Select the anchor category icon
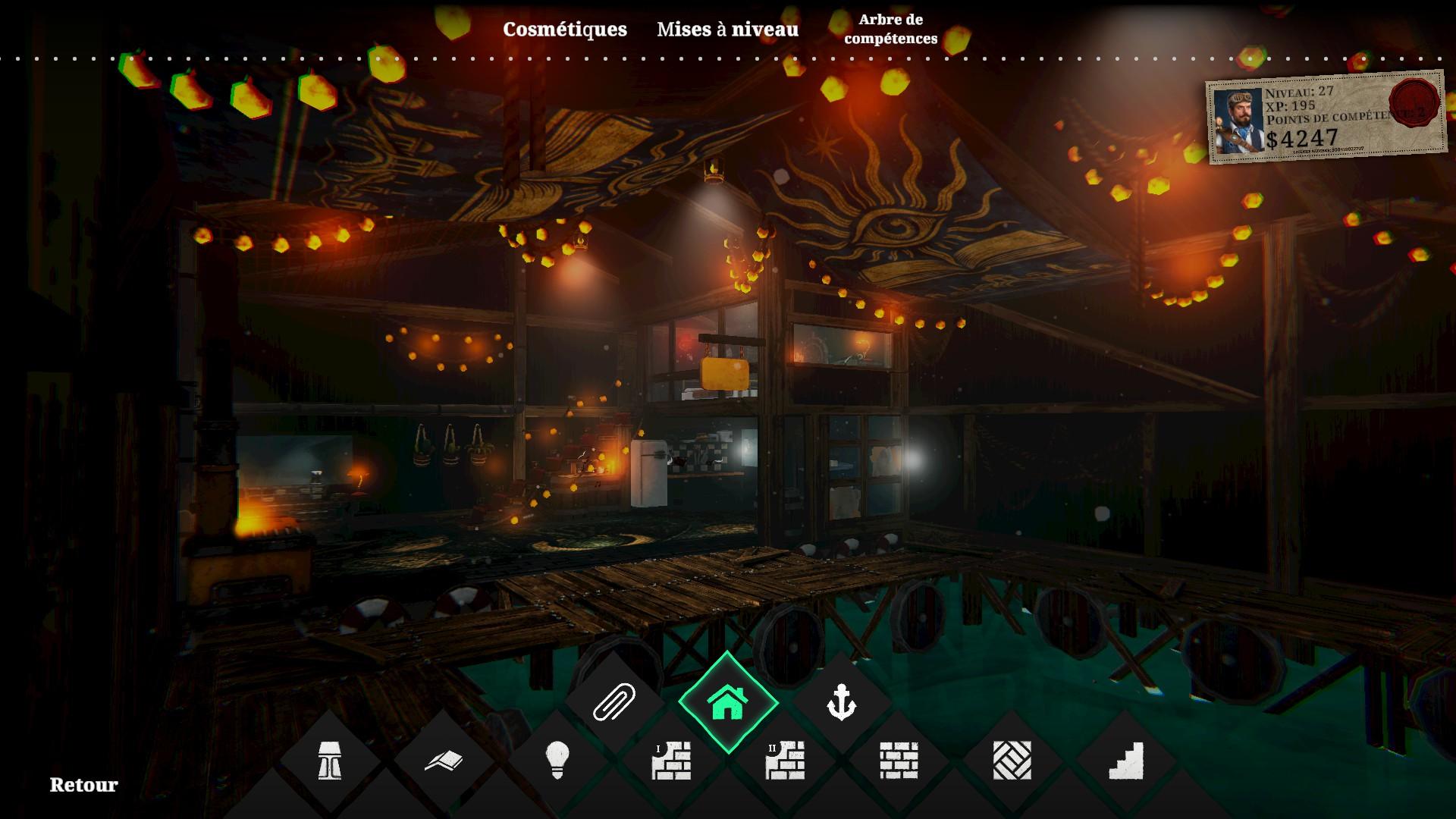1456x819 pixels. click(x=841, y=702)
